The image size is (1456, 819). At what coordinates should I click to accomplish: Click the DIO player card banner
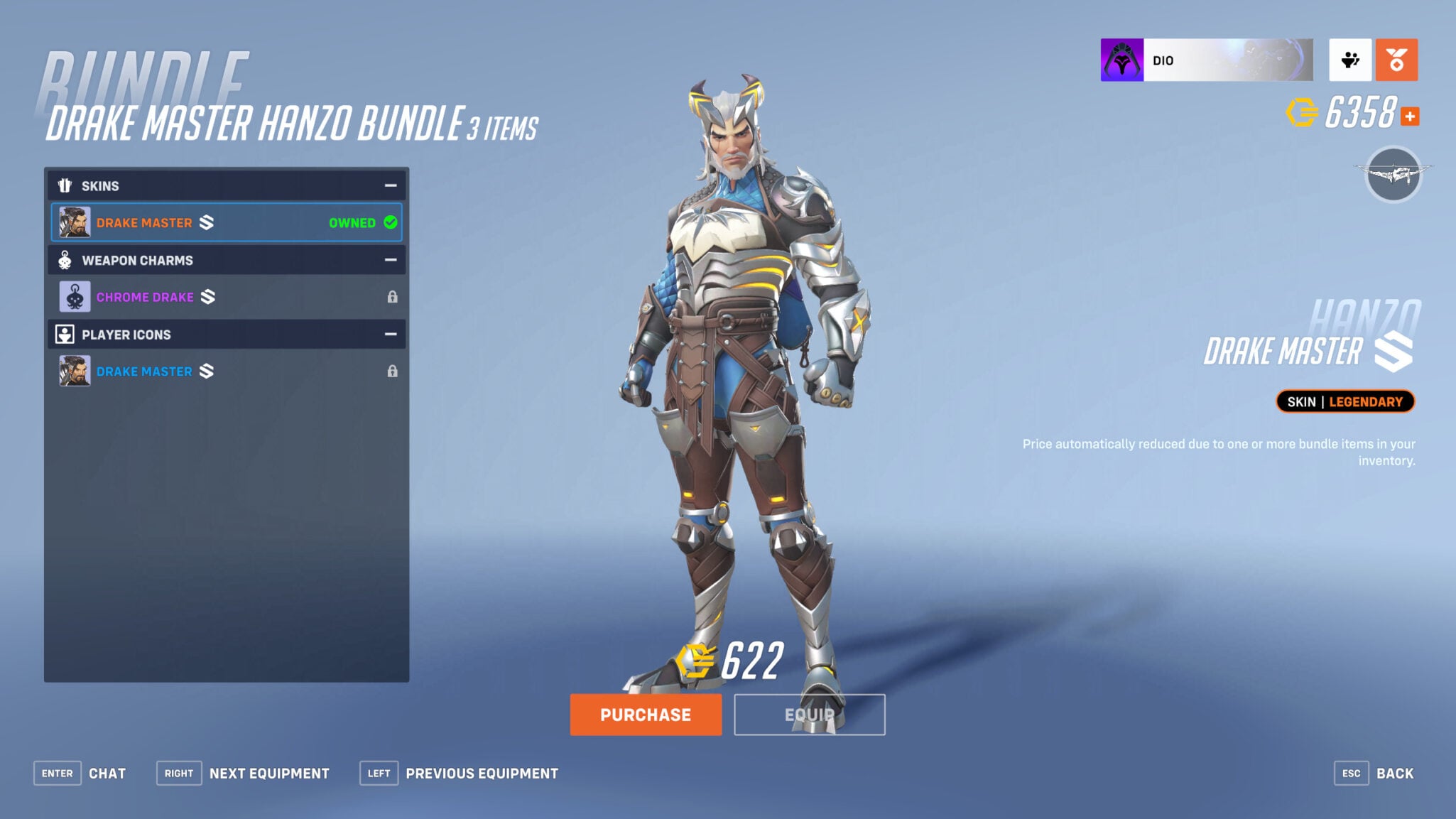pyautogui.click(x=1207, y=60)
